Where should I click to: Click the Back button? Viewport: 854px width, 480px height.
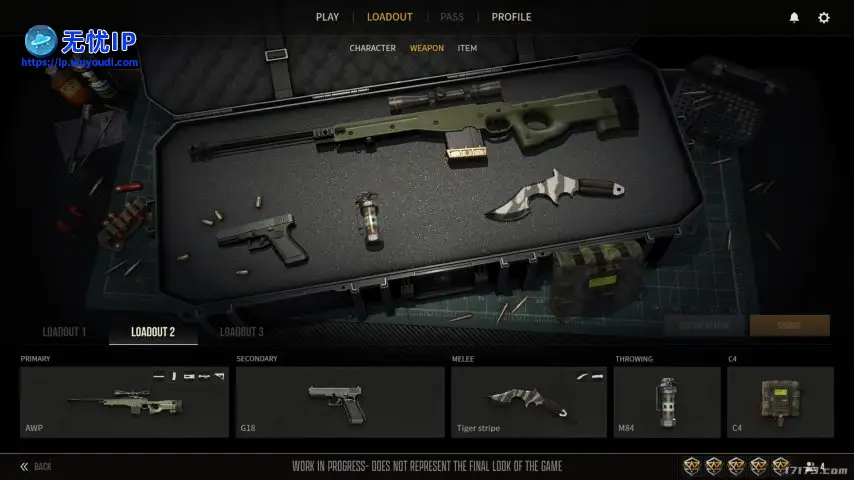click(x=36, y=466)
